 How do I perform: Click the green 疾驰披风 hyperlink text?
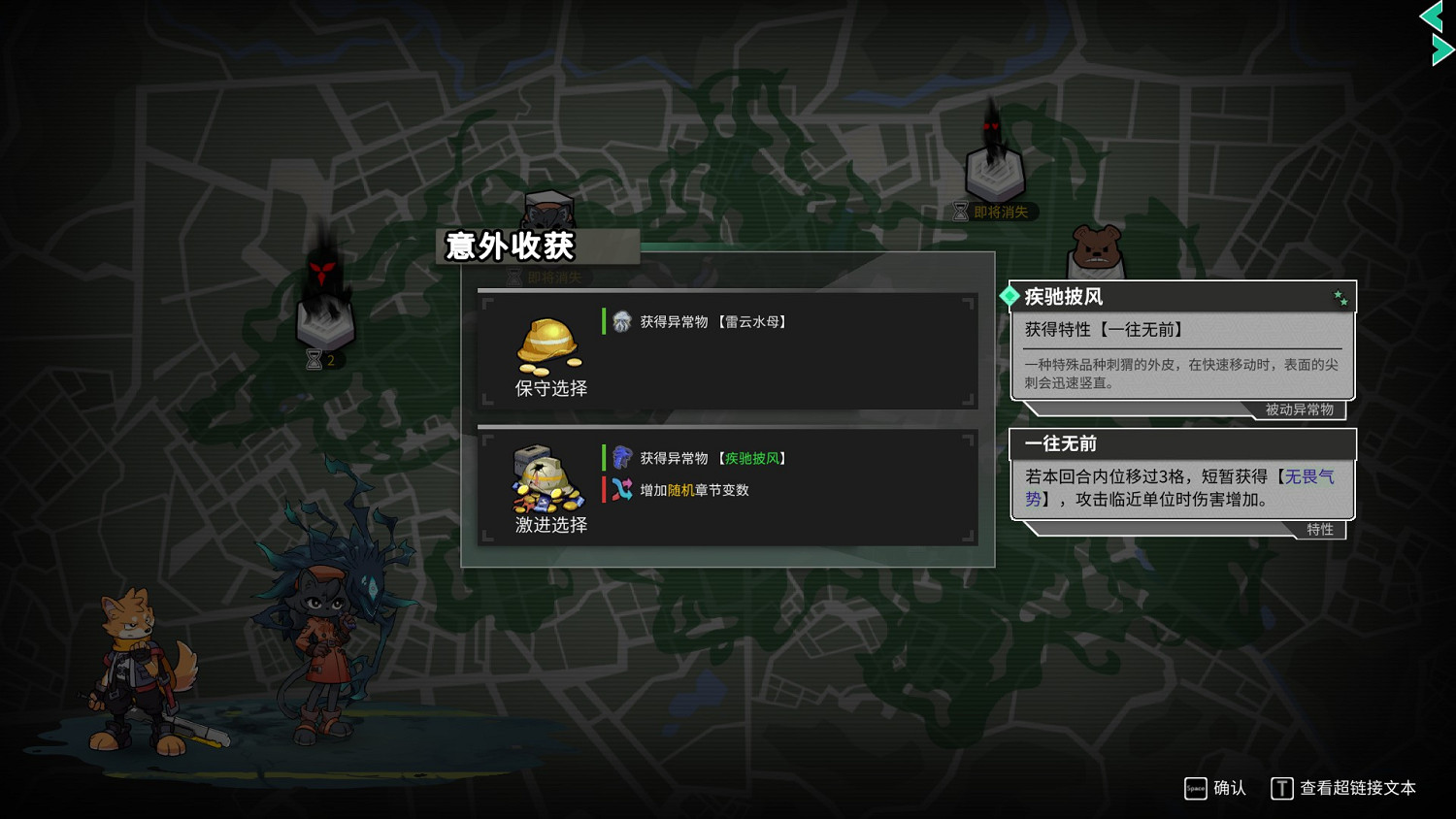754,457
